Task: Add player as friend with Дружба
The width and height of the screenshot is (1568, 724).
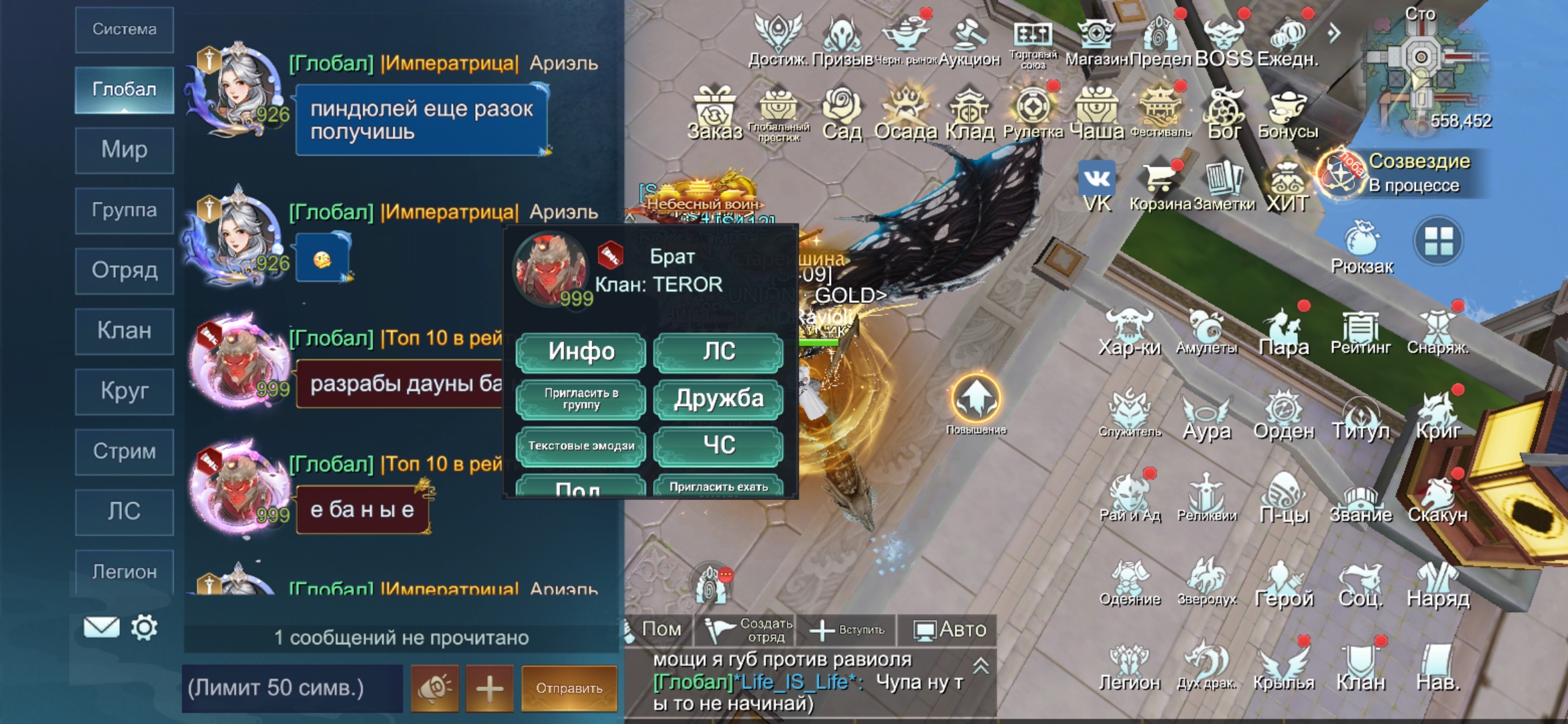Action: pyautogui.click(x=718, y=399)
